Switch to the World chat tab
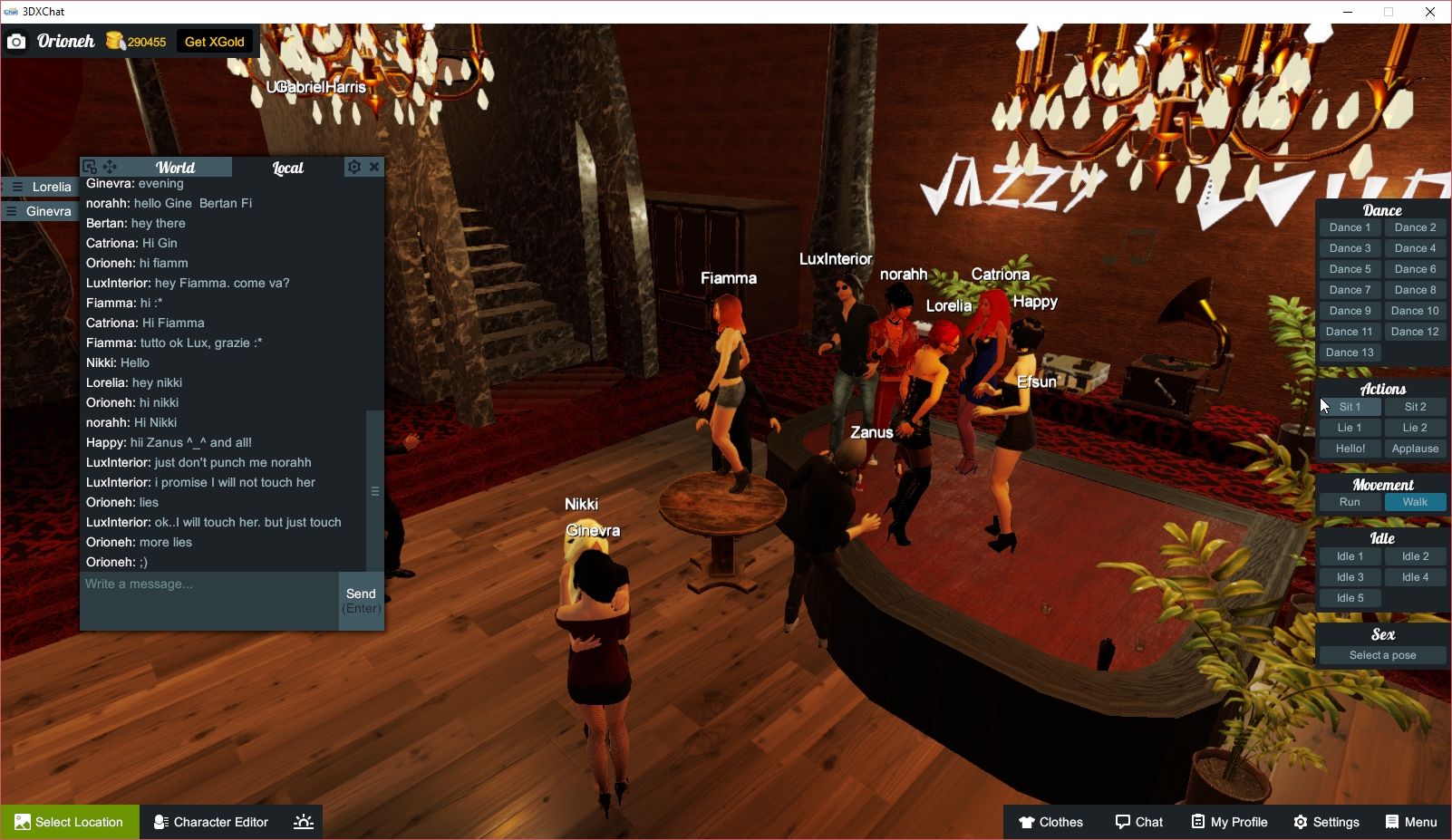The image size is (1452, 840). point(175,167)
